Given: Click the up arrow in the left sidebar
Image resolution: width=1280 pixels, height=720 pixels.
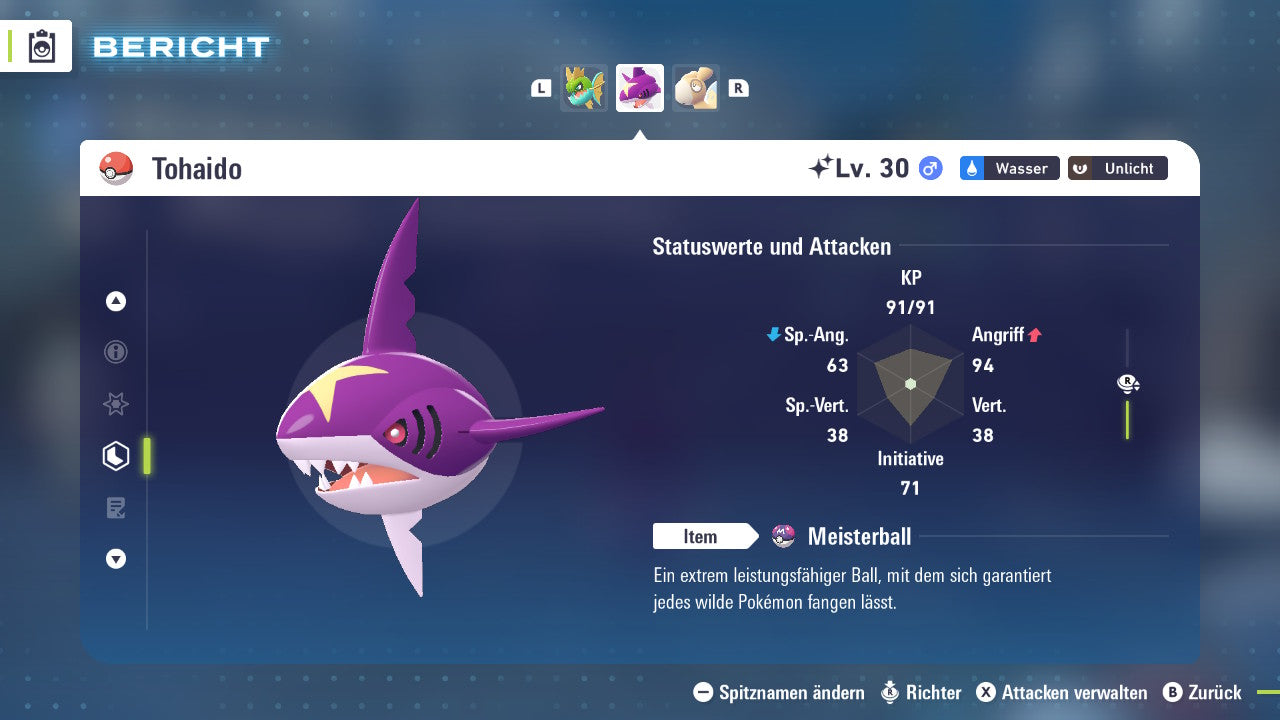Looking at the screenshot, I should 115,301.
